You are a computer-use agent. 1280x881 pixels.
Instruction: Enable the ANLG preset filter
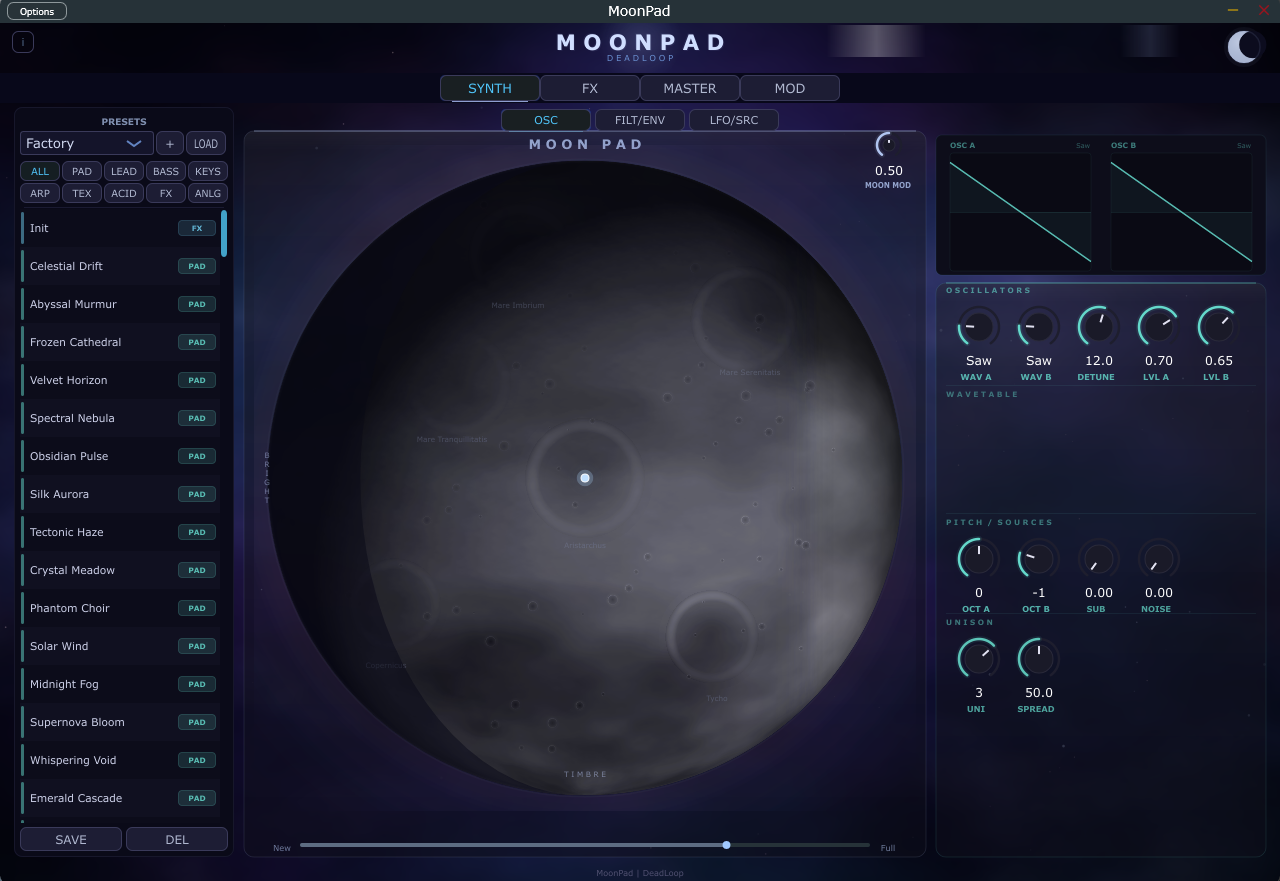207,193
